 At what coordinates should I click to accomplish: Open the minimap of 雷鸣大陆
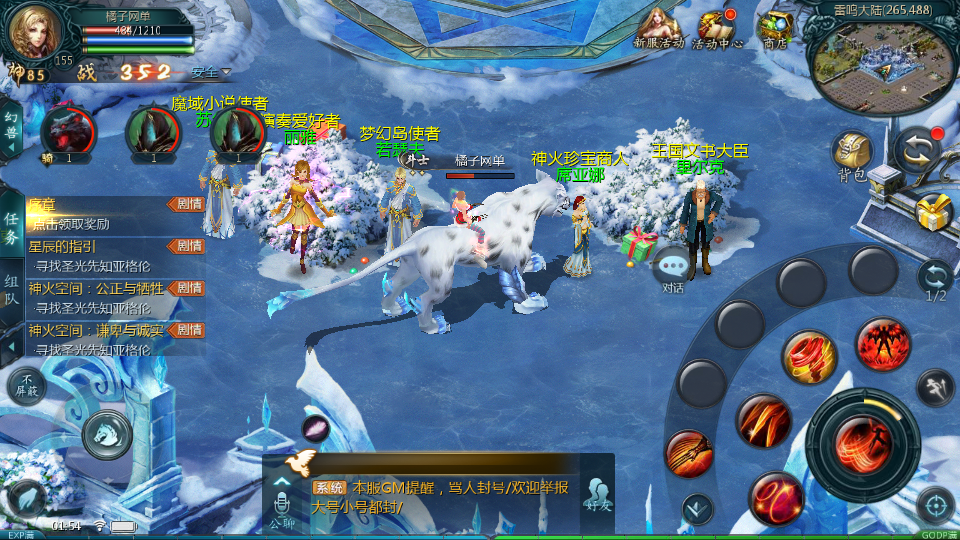(879, 62)
